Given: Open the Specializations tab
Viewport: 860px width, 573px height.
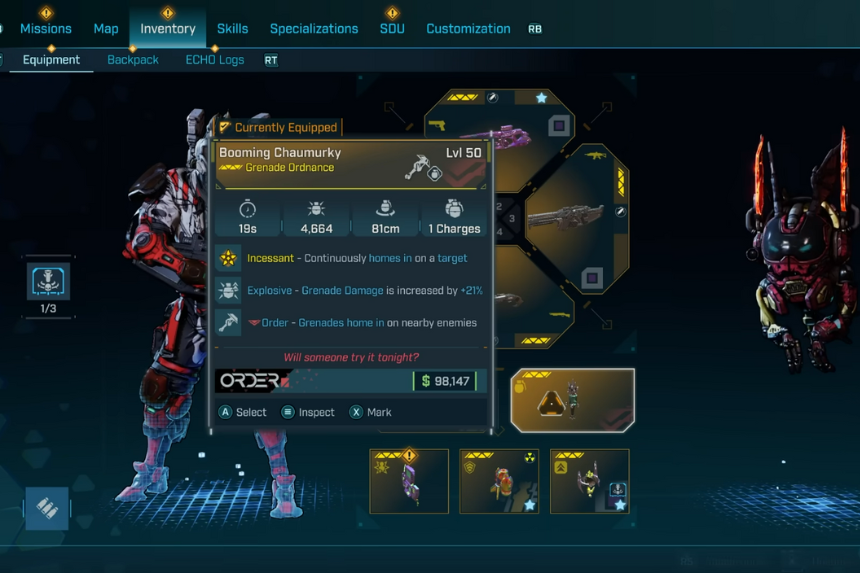Looking at the screenshot, I should [x=314, y=29].
